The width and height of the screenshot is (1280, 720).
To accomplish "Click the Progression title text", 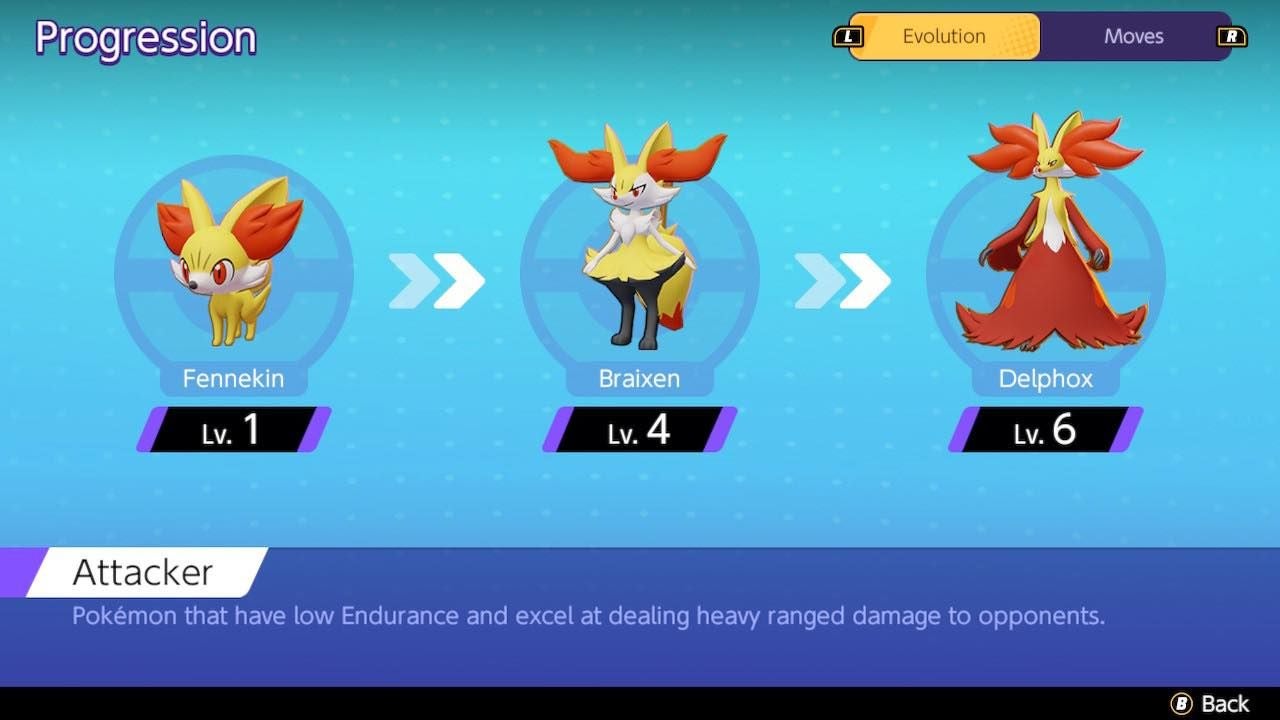I will [x=144, y=38].
